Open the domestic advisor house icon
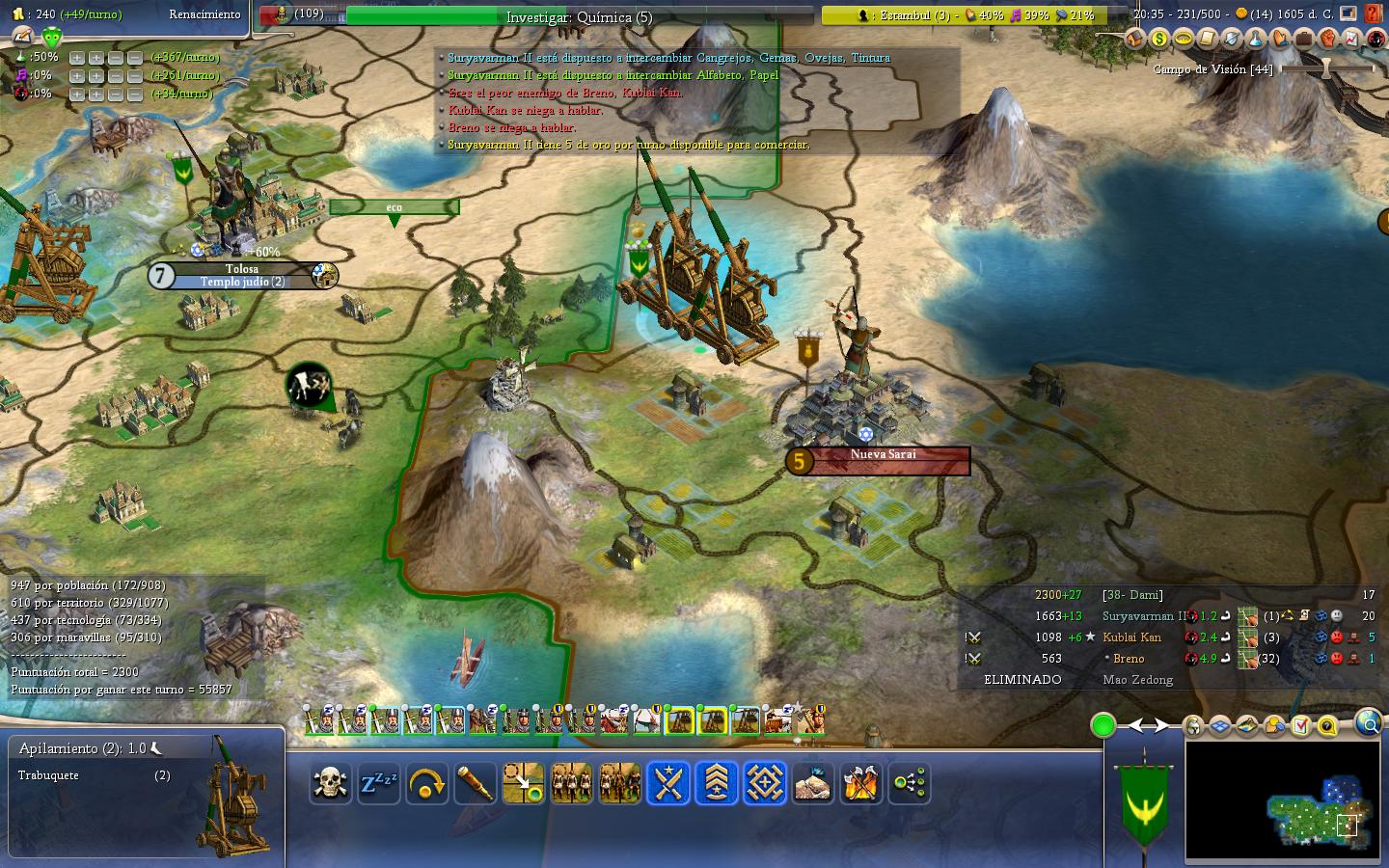 tap(1134, 40)
